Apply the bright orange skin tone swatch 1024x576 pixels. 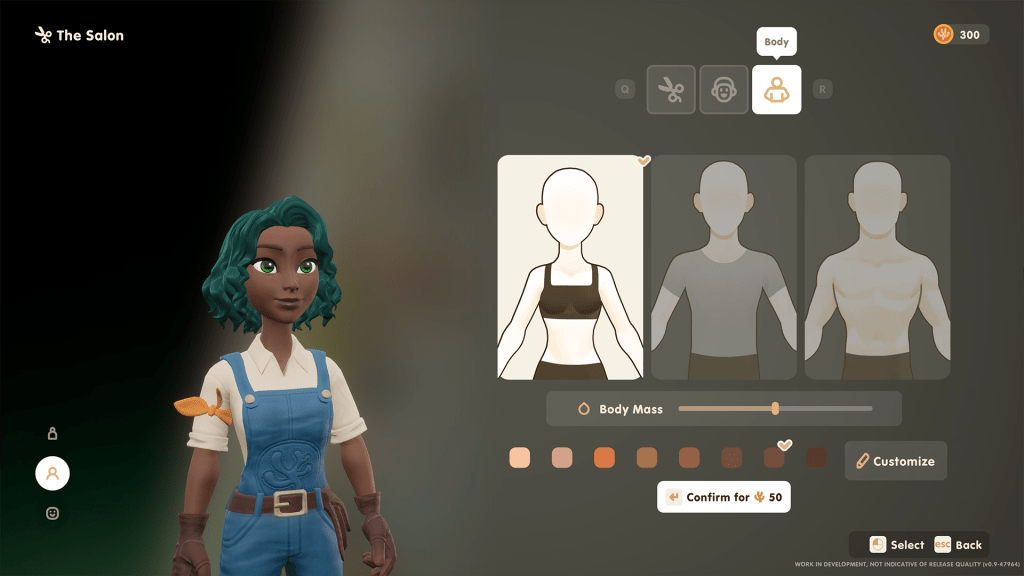point(604,458)
